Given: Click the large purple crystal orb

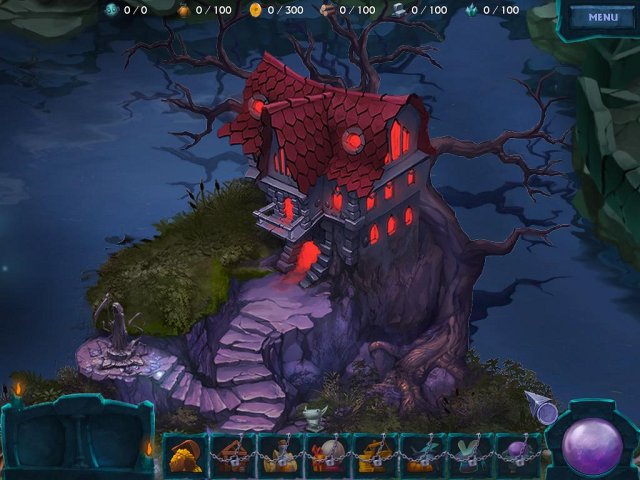Looking at the screenshot, I should [592, 444].
